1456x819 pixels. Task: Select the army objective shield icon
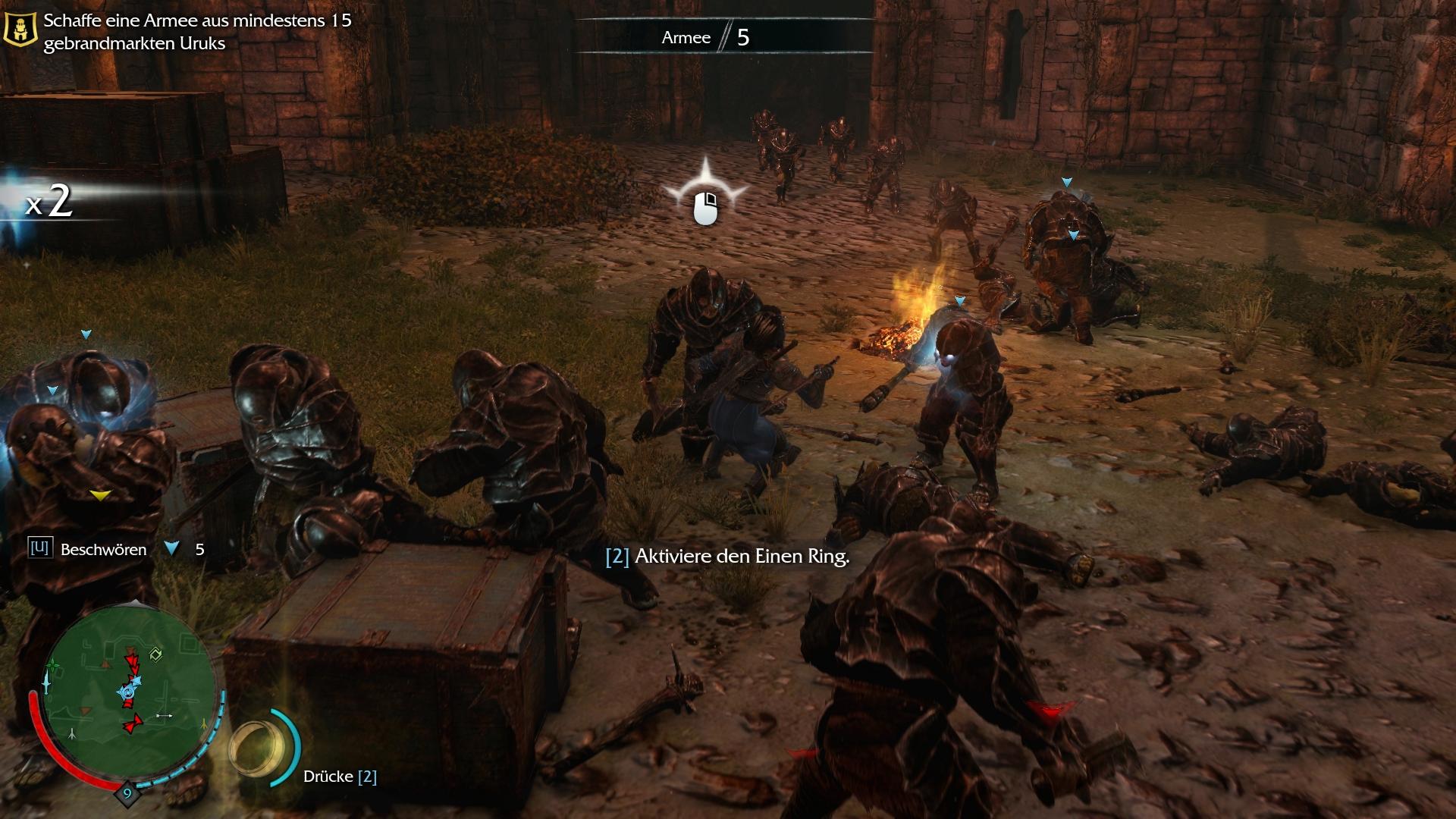pyautogui.click(x=20, y=30)
